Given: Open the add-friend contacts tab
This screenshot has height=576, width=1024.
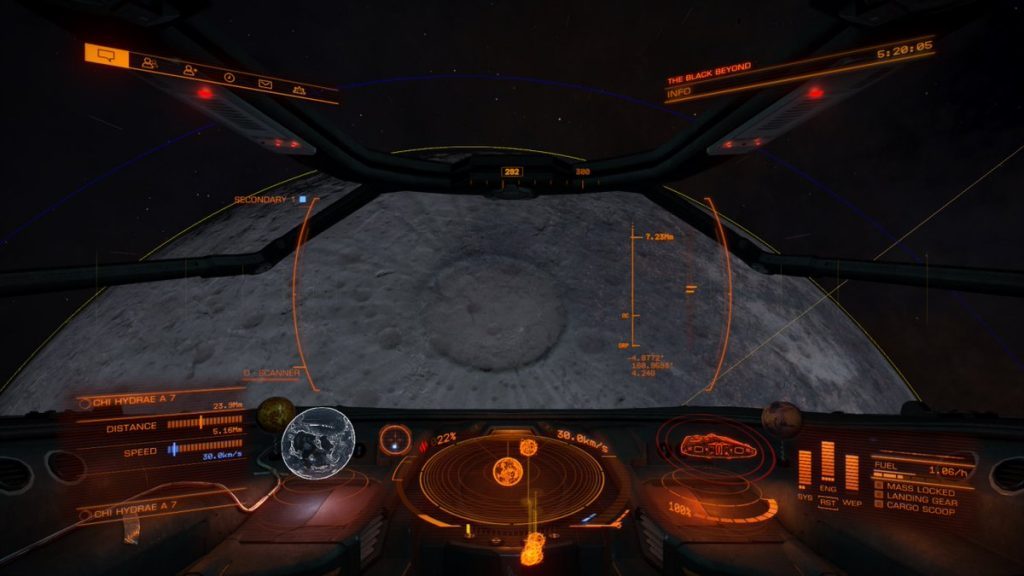Looking at the screenshot, I should (x=190, y=70).
